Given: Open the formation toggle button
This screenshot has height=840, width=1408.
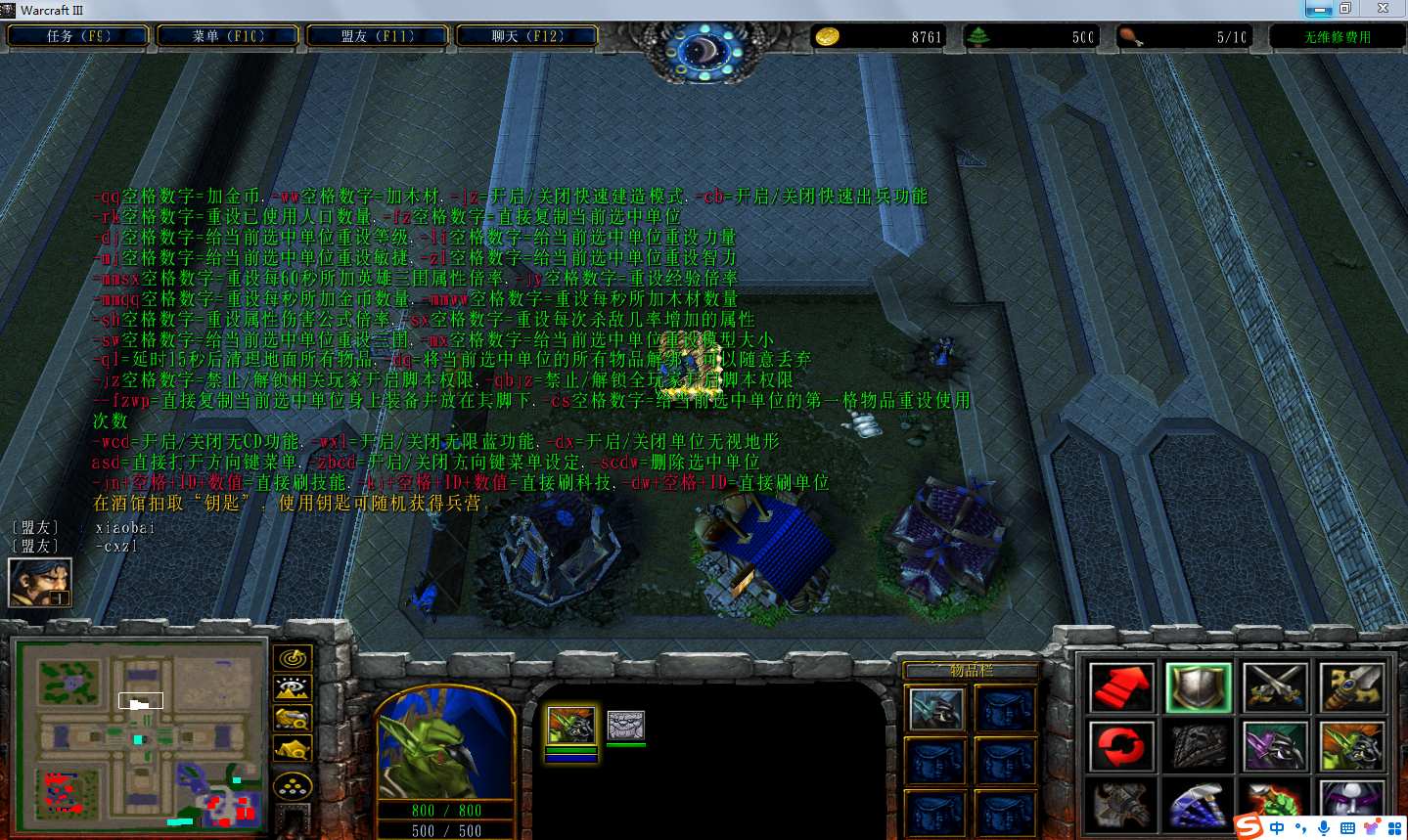Looking at the screenshot, I should point(292,786).
